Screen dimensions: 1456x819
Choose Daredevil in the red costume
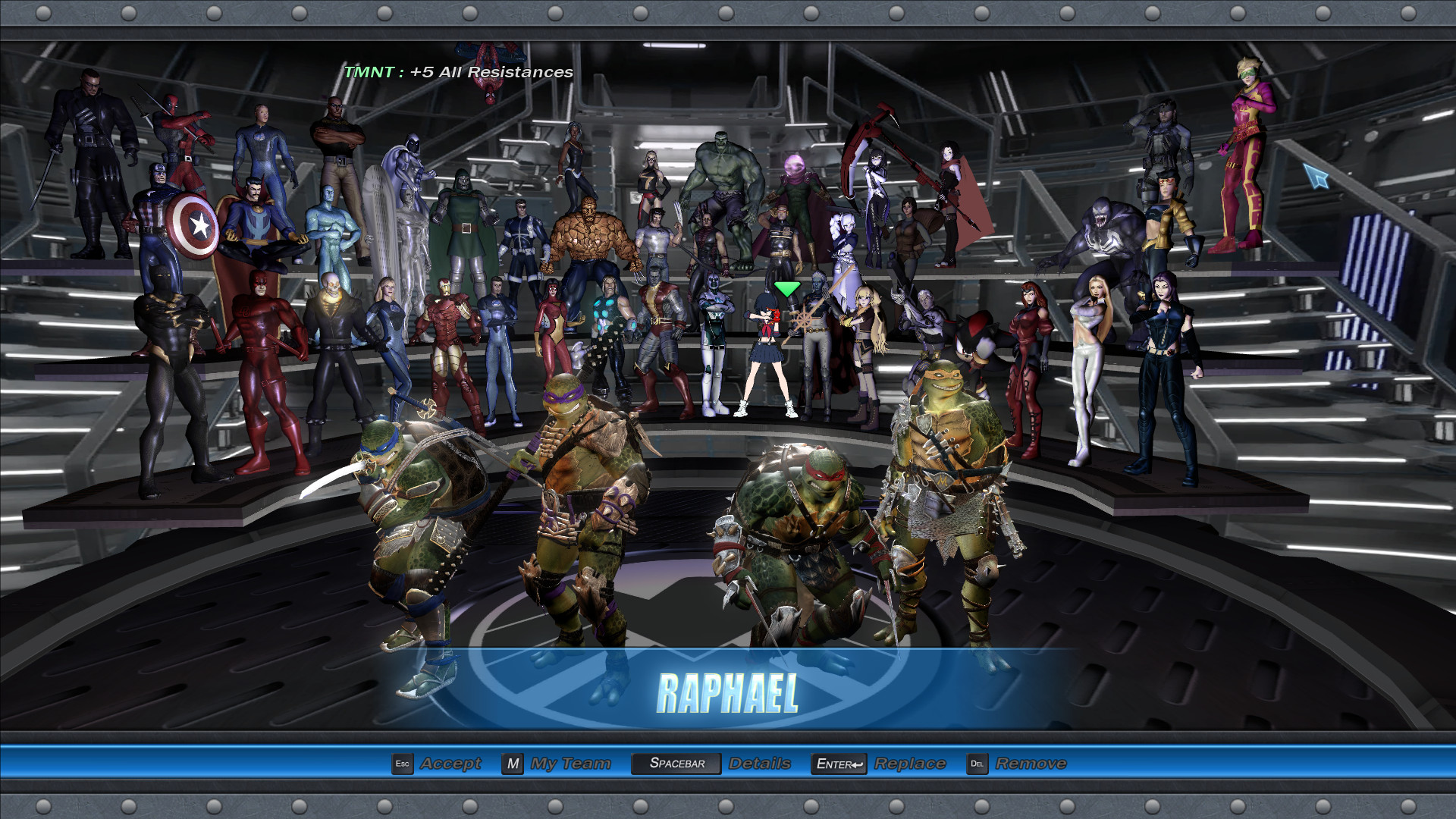click(265, 364)
